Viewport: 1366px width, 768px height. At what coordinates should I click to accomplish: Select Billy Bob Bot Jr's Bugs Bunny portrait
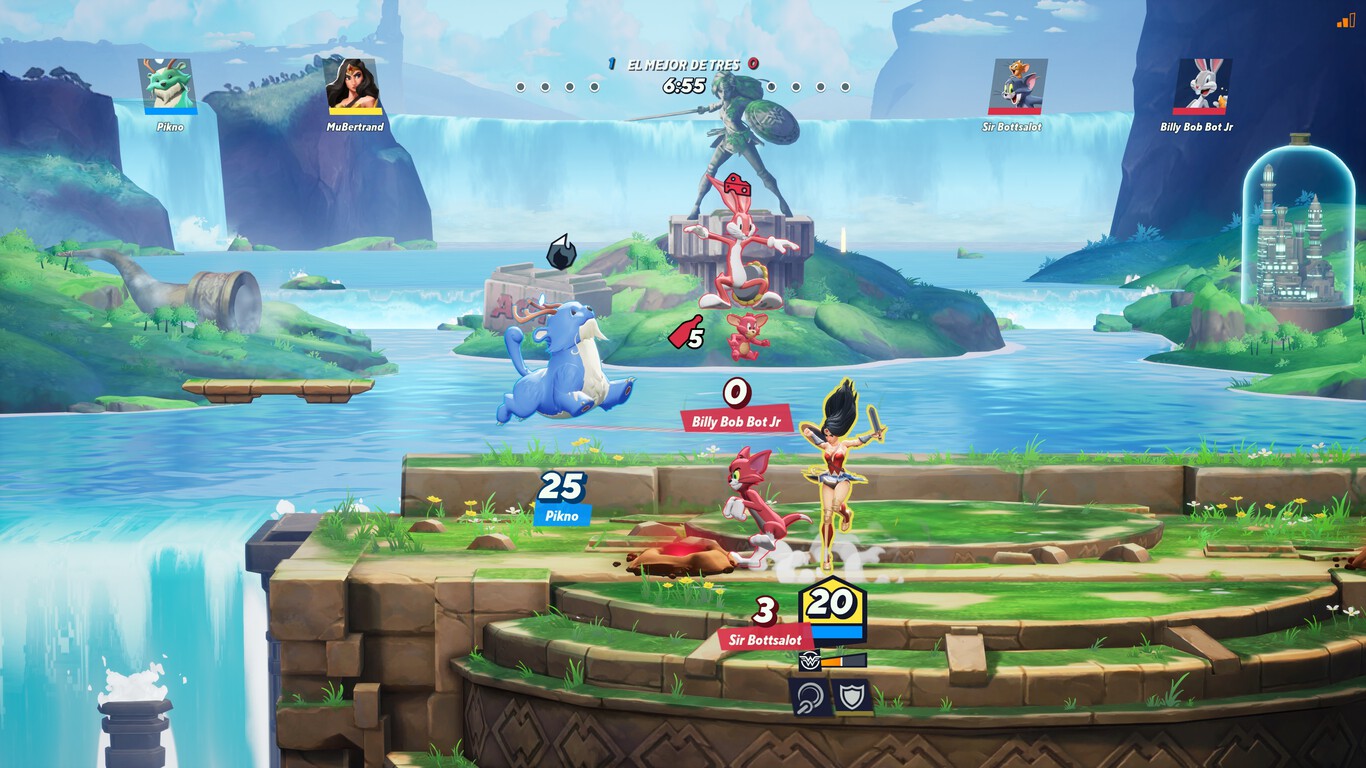[x=1201, y=85]
